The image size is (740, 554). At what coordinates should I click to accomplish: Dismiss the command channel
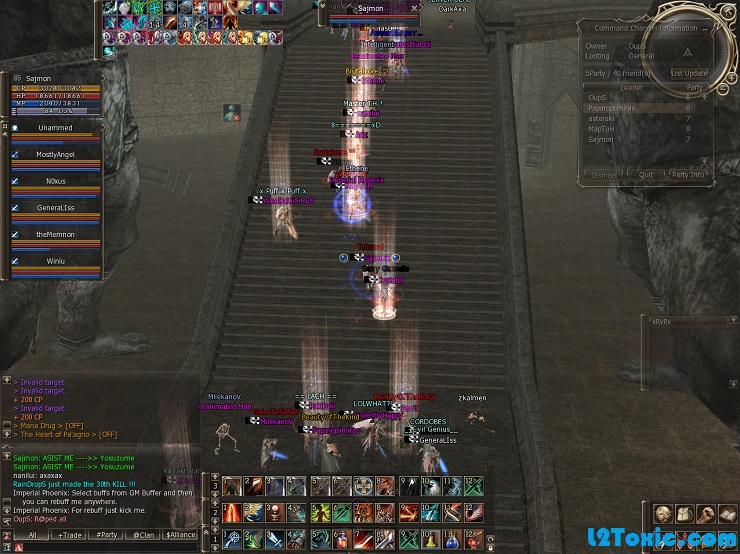pos(603,175)
